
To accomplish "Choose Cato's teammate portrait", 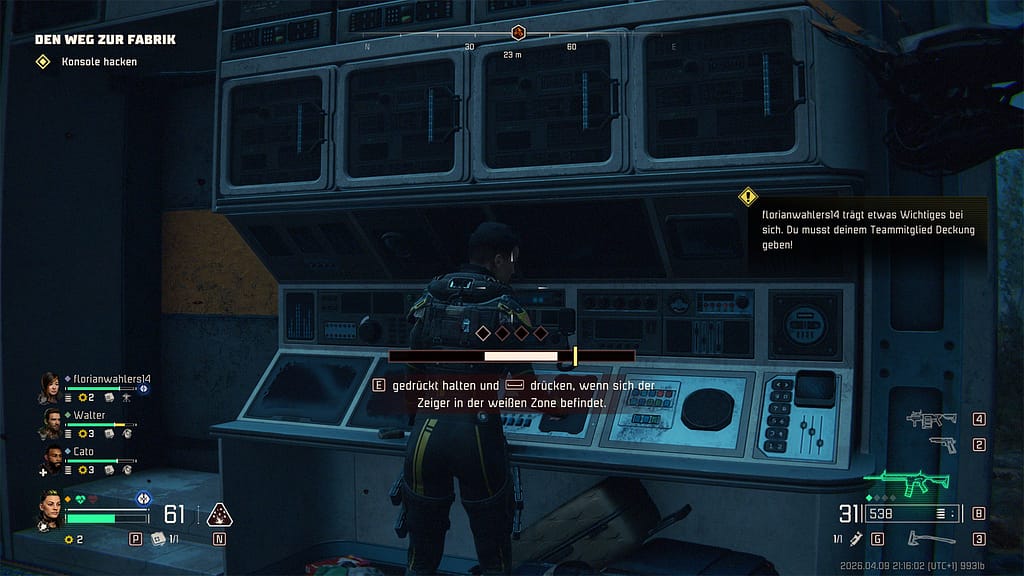I will [x=50, y=459].
